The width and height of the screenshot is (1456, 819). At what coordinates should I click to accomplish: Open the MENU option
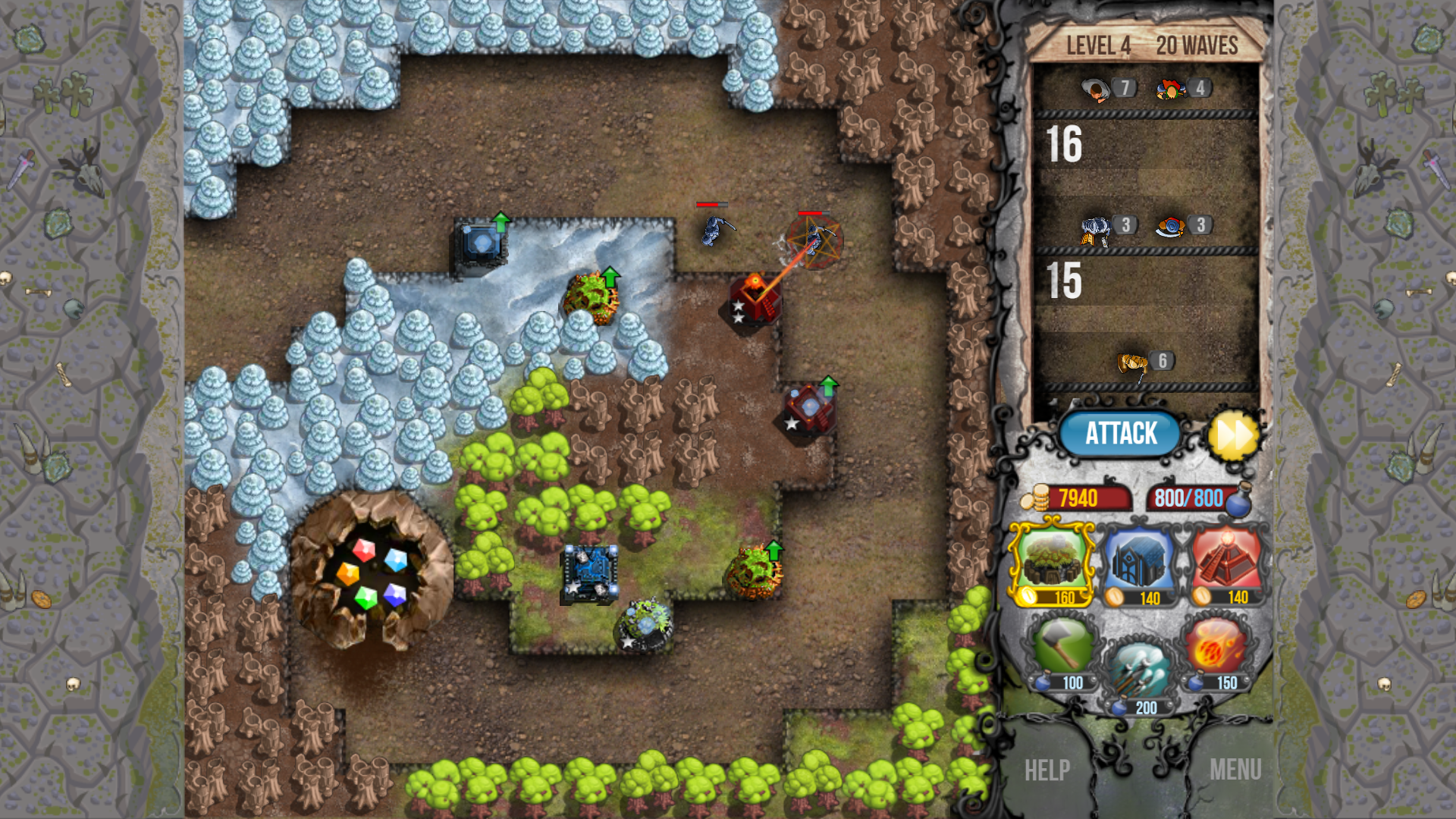point(1236,770)
